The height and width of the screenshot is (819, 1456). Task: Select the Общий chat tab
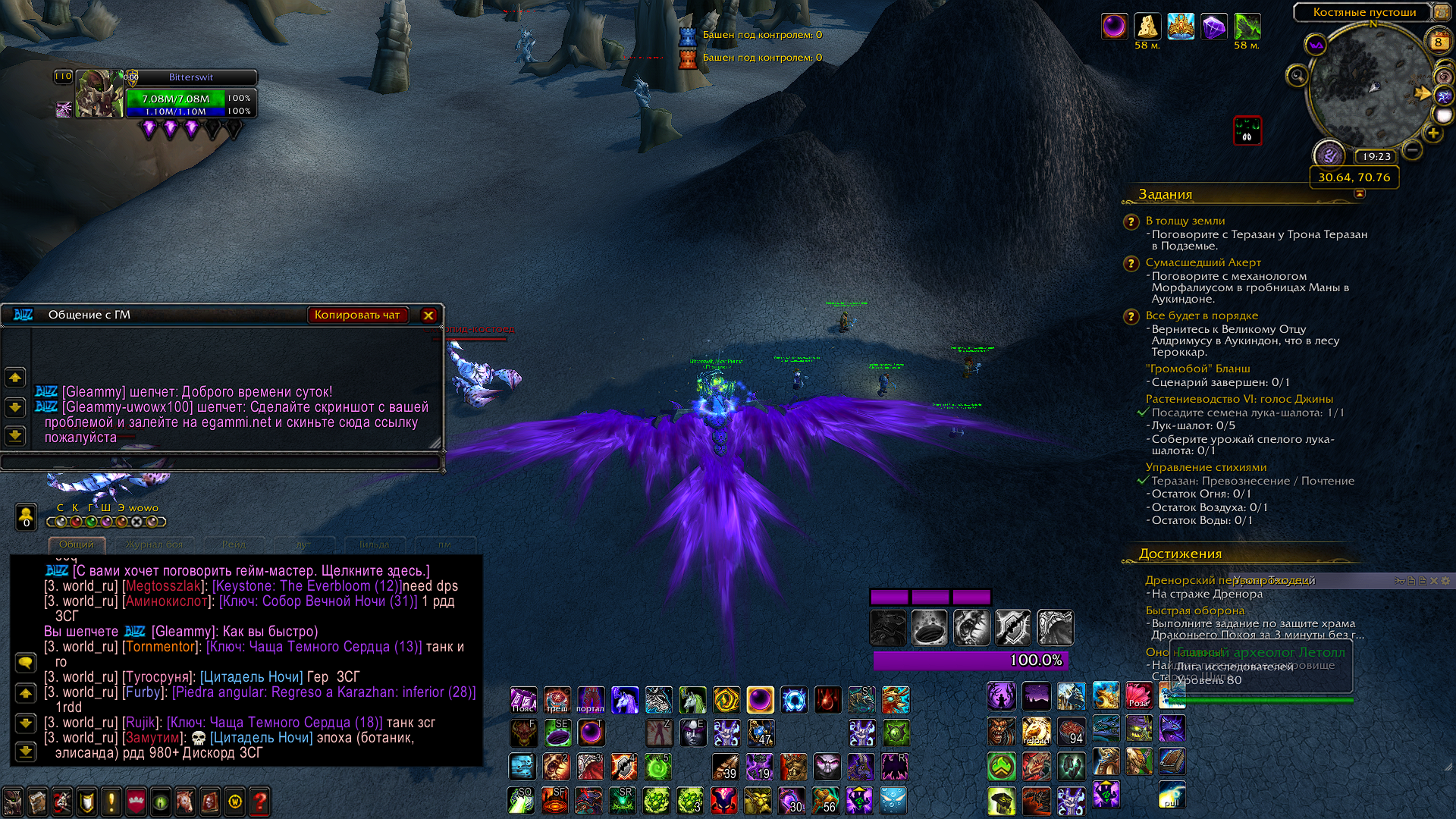(x=77, y=544)
